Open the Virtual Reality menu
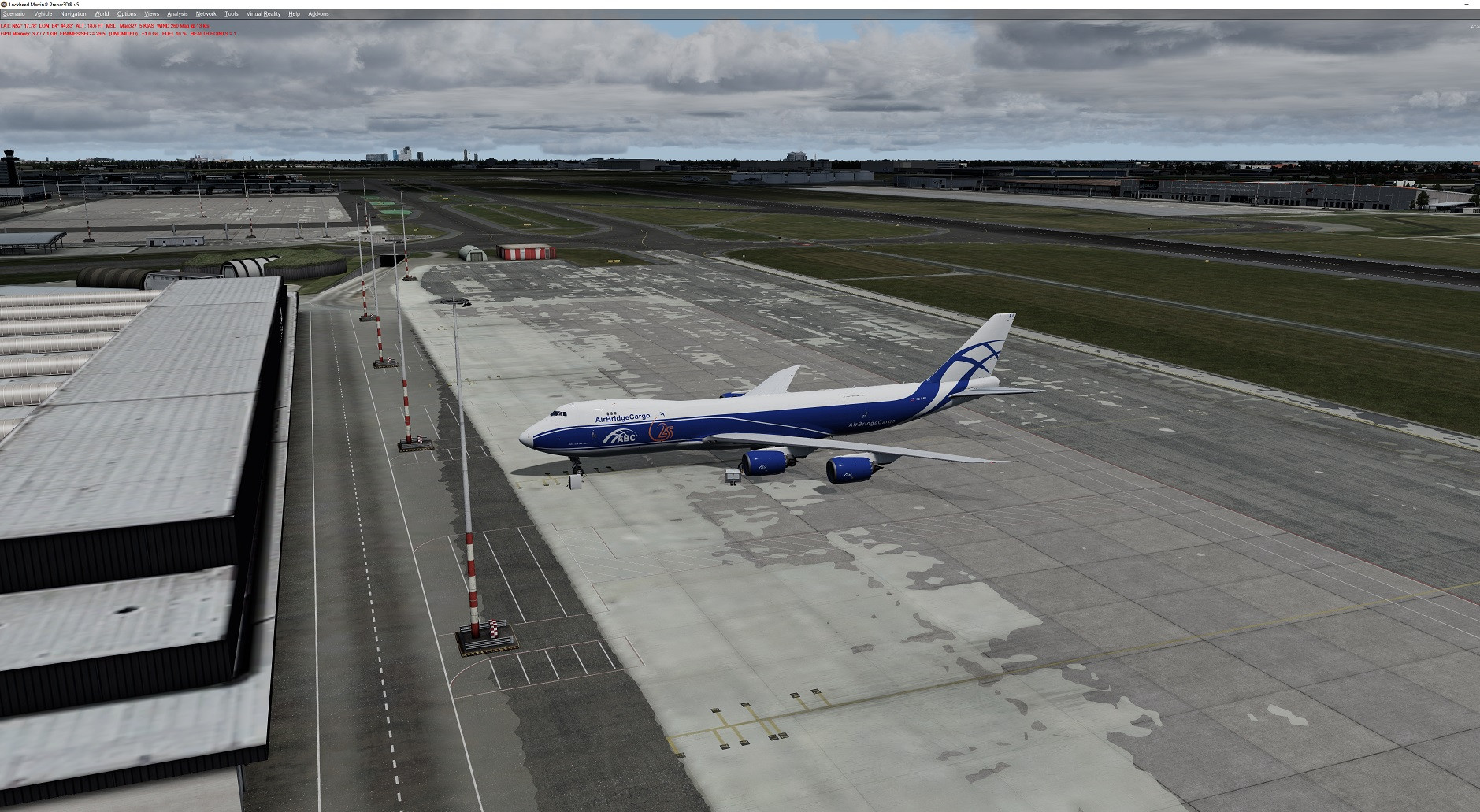This screenshot has width=1480, height=812. [x=263, y=13]
